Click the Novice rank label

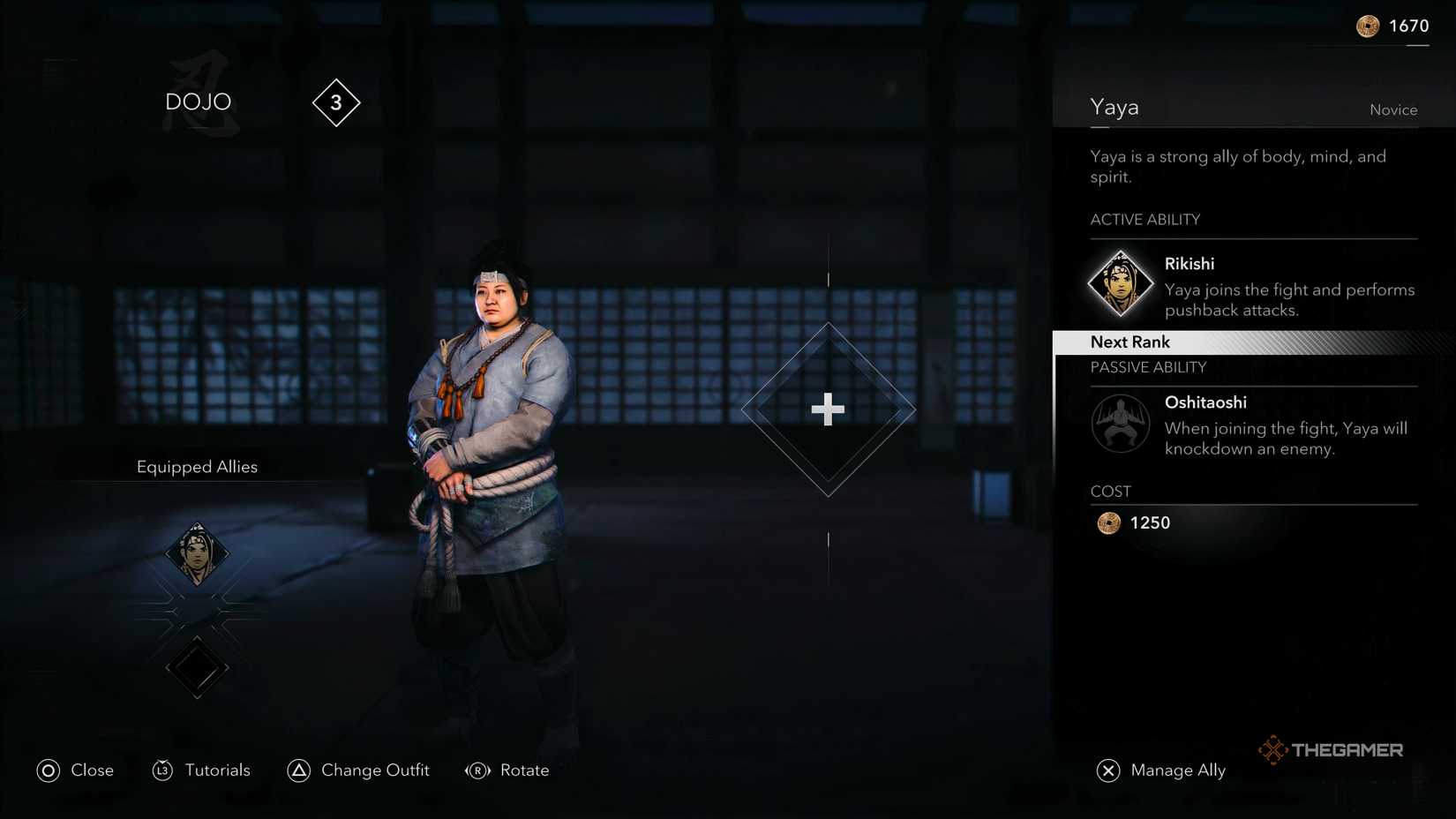coord(1393,109)
